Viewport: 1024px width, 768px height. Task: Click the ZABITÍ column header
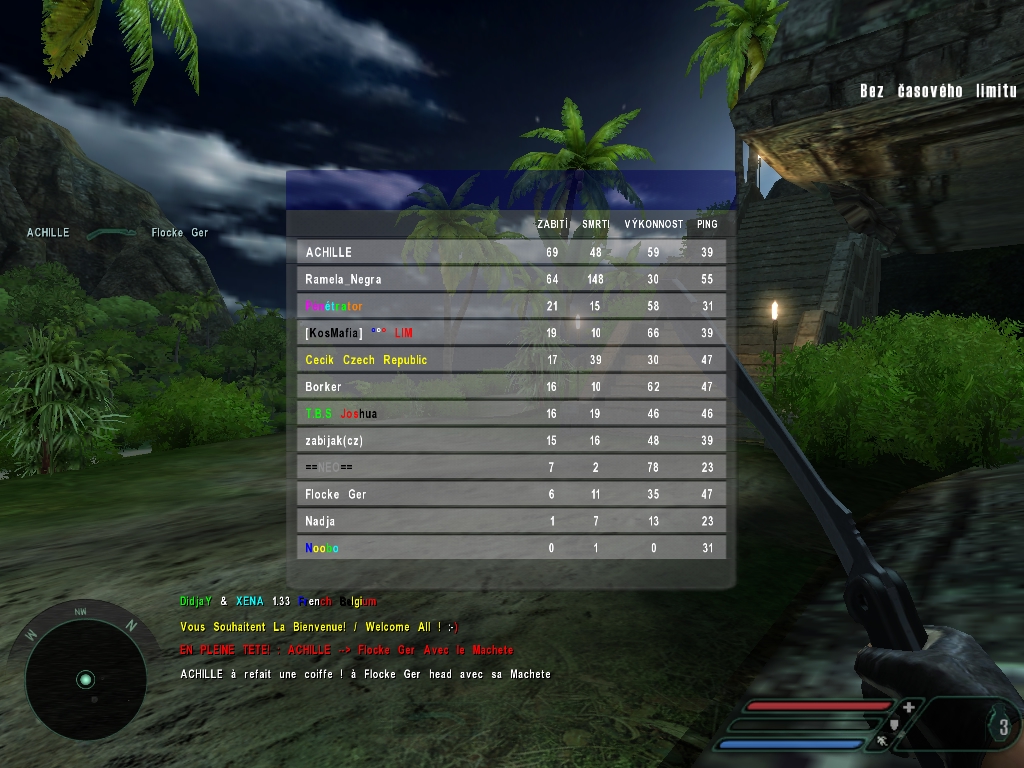point(552,225)
